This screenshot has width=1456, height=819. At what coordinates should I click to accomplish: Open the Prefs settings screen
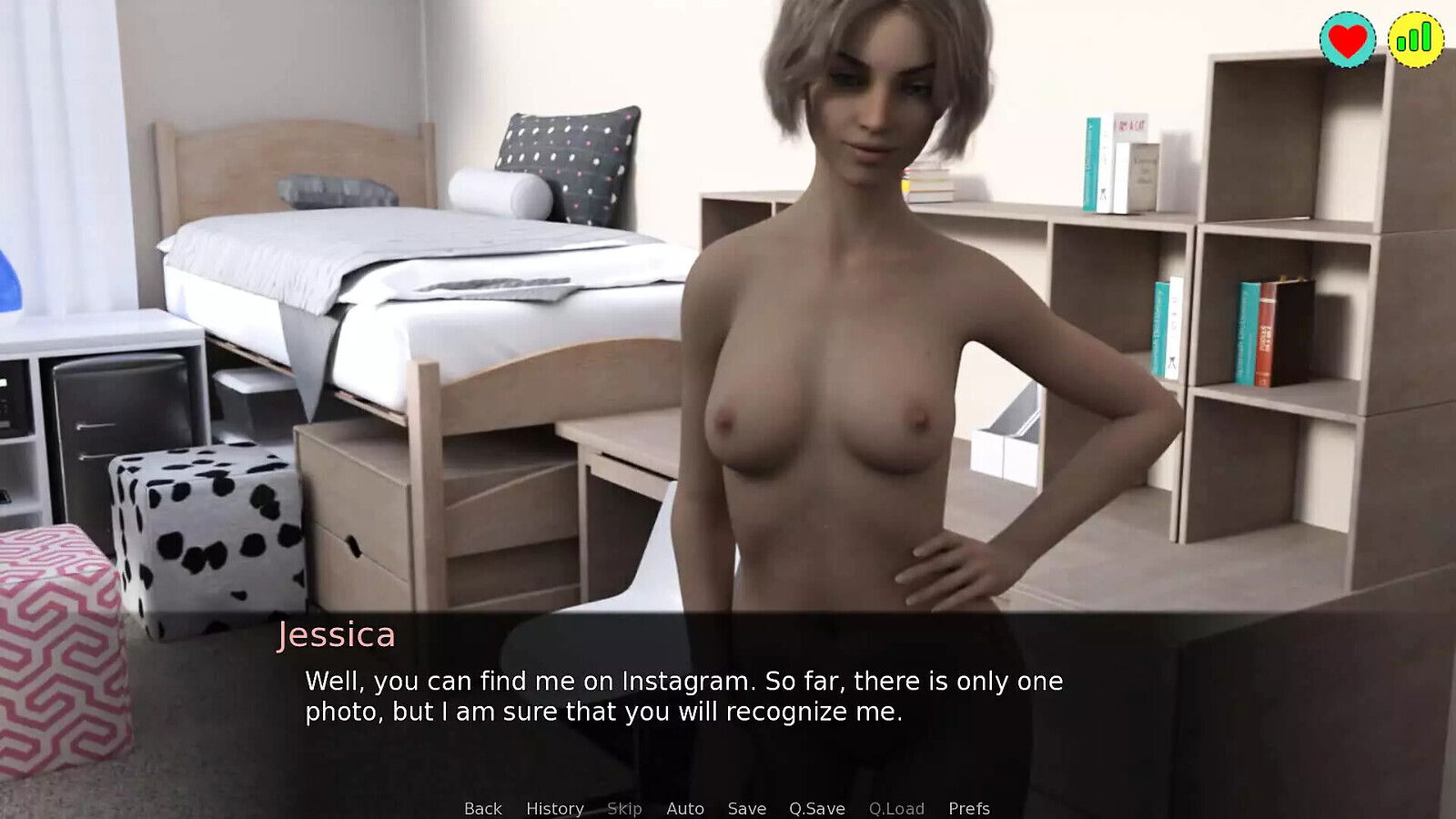(969, 808)
